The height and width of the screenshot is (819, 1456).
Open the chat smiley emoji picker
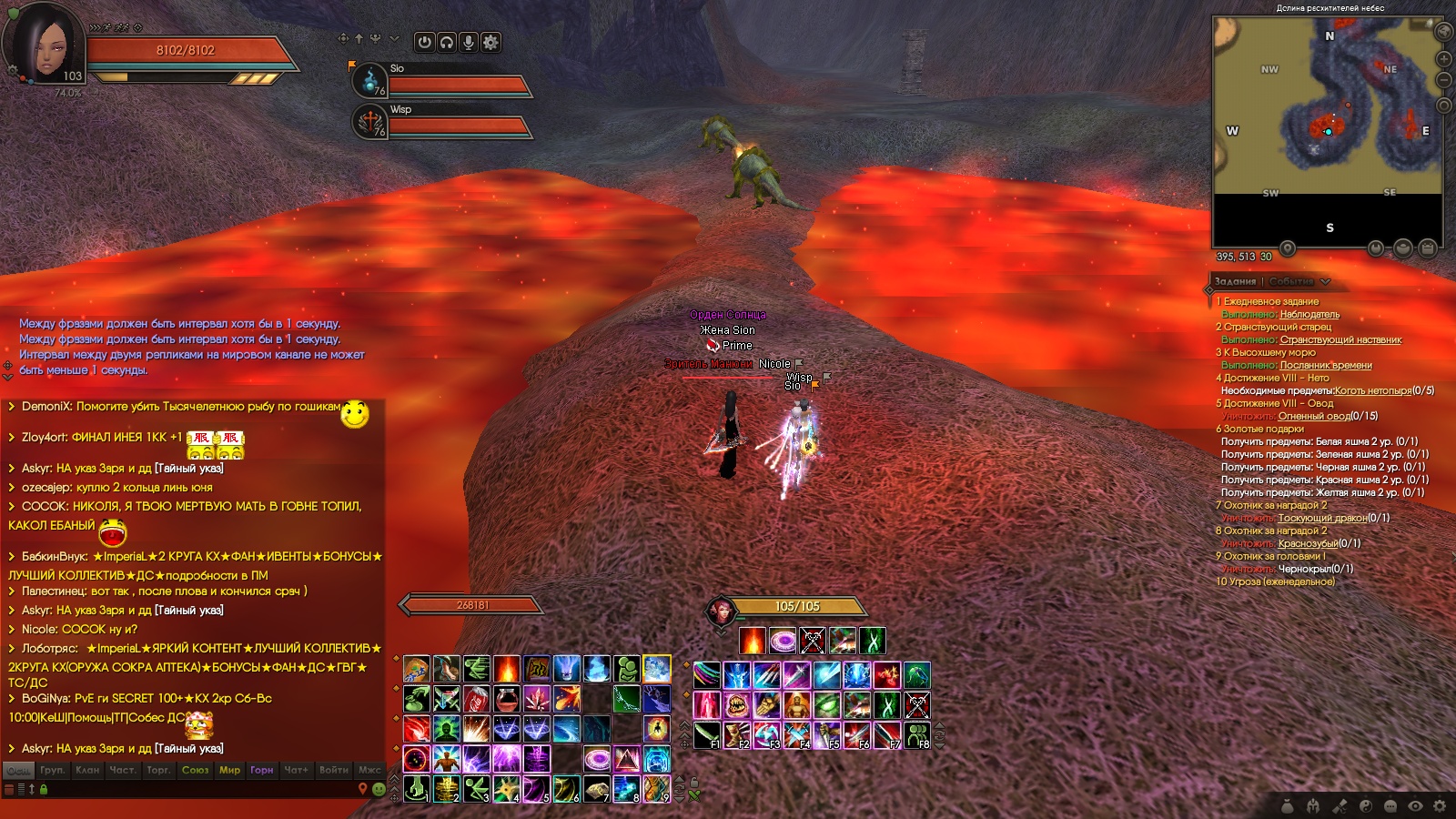point(379,789)
